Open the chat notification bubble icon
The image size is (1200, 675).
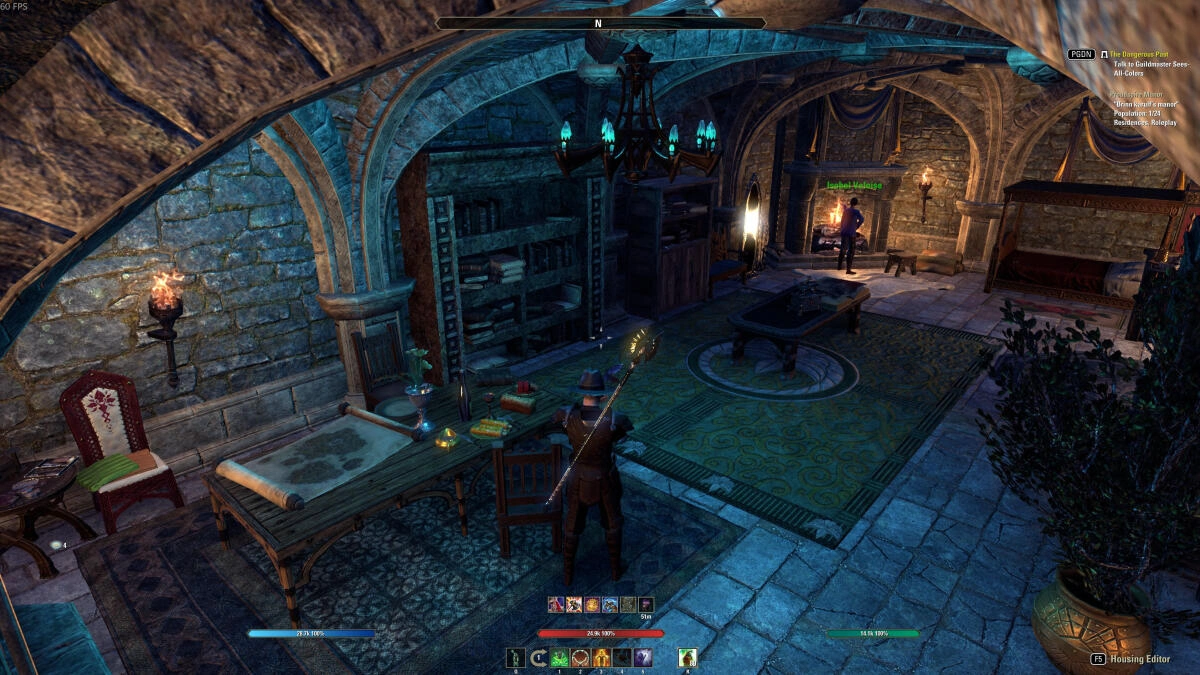click(x=56, y=545)
